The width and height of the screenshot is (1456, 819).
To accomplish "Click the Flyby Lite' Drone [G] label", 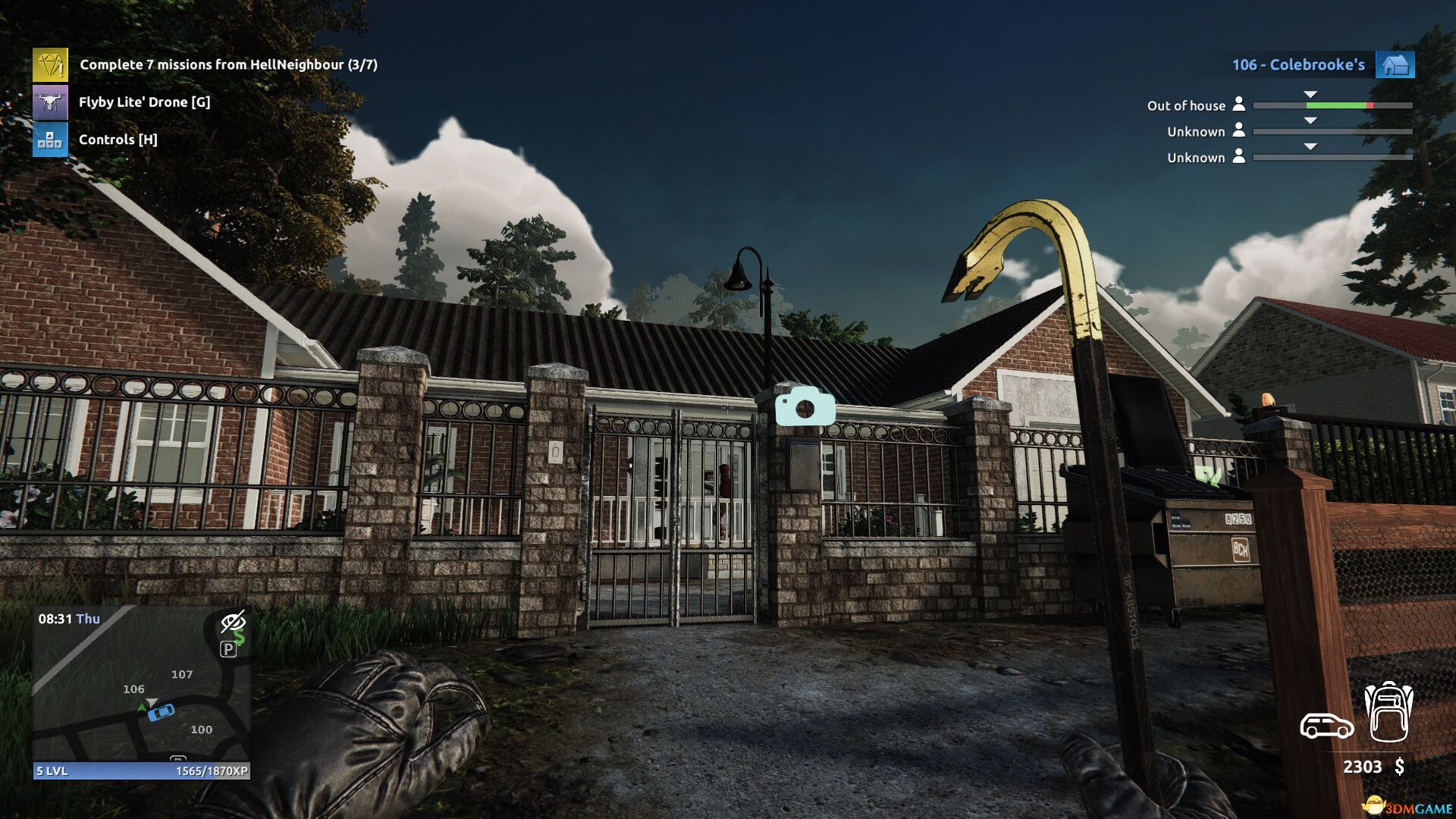I will pyautogui.click(x=145, y=102).
